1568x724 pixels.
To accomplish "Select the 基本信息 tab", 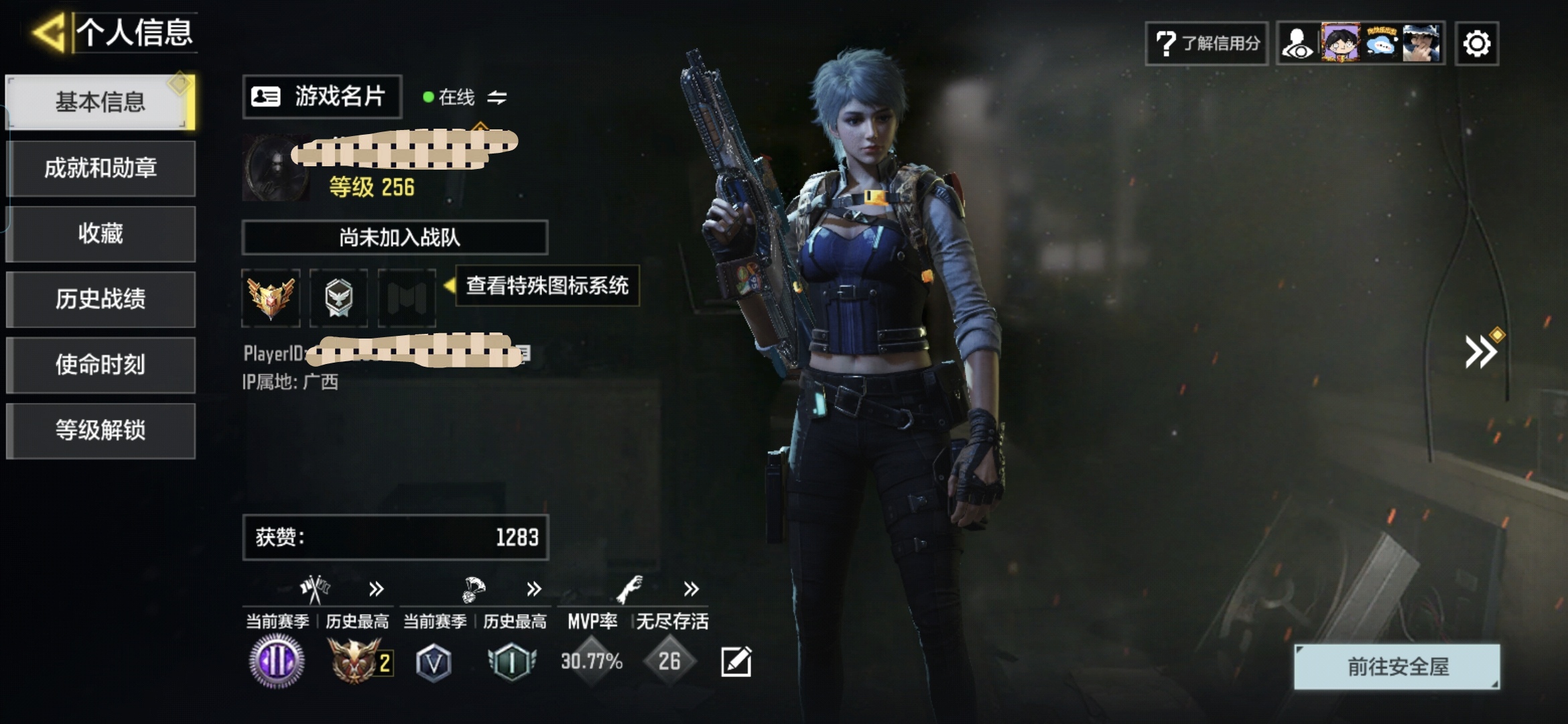I will [x=101, y=103].
